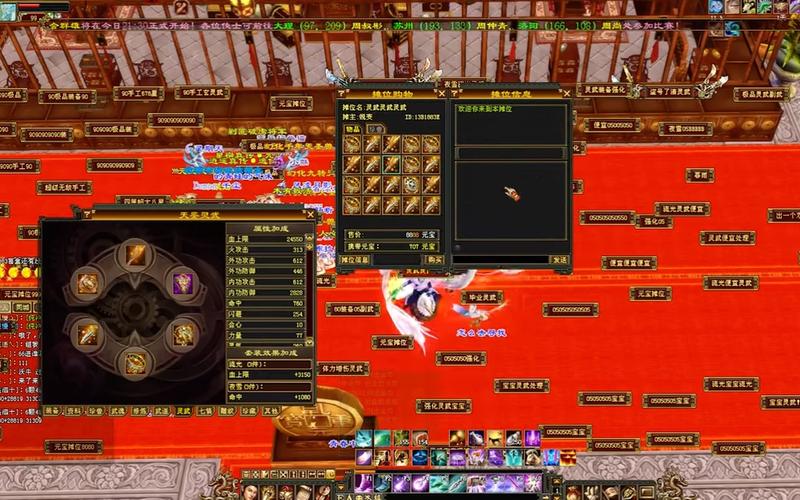
Task: Select the 物品 items tab in stall
Action: click(353, 128)
